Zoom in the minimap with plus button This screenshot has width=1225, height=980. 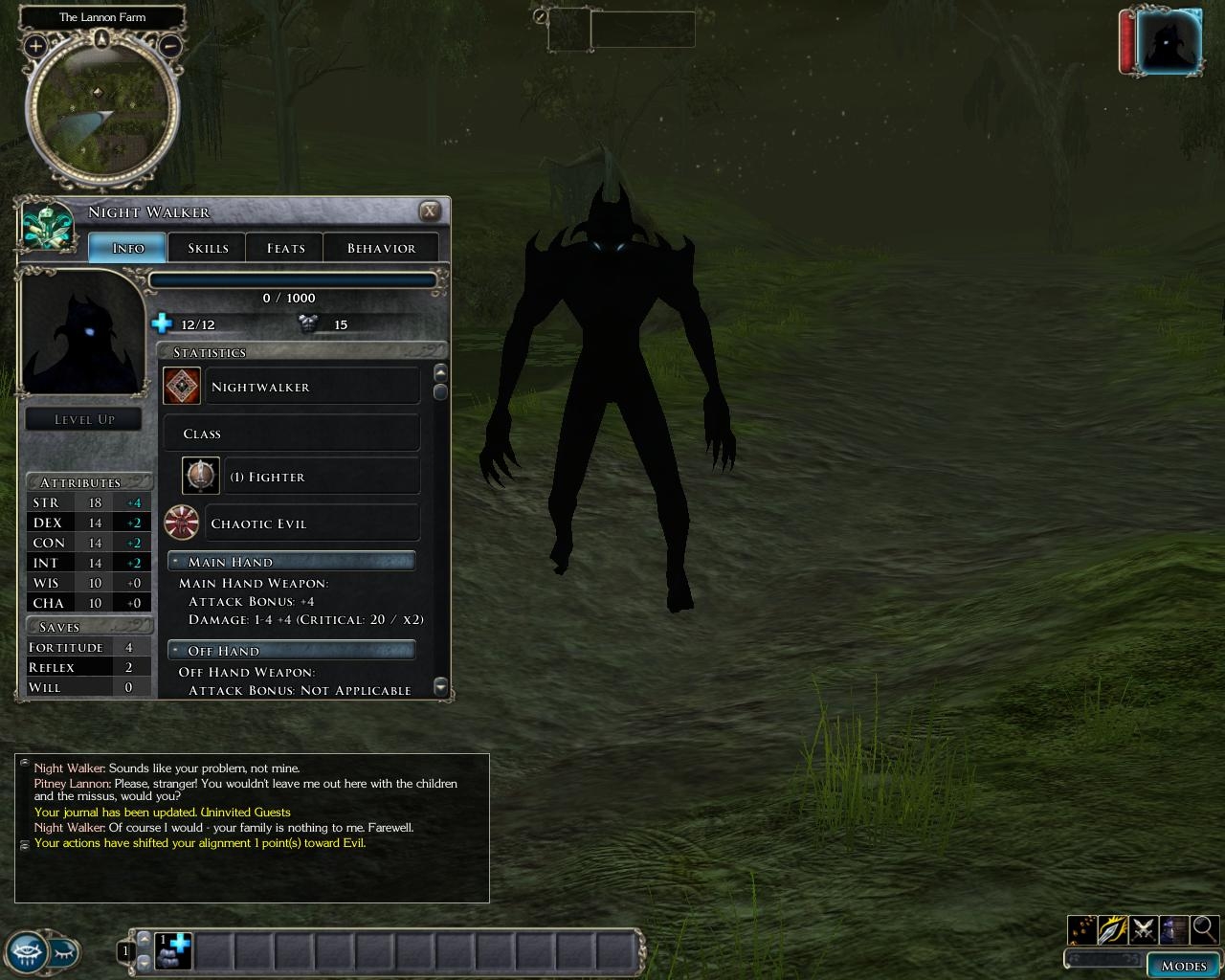35,45
